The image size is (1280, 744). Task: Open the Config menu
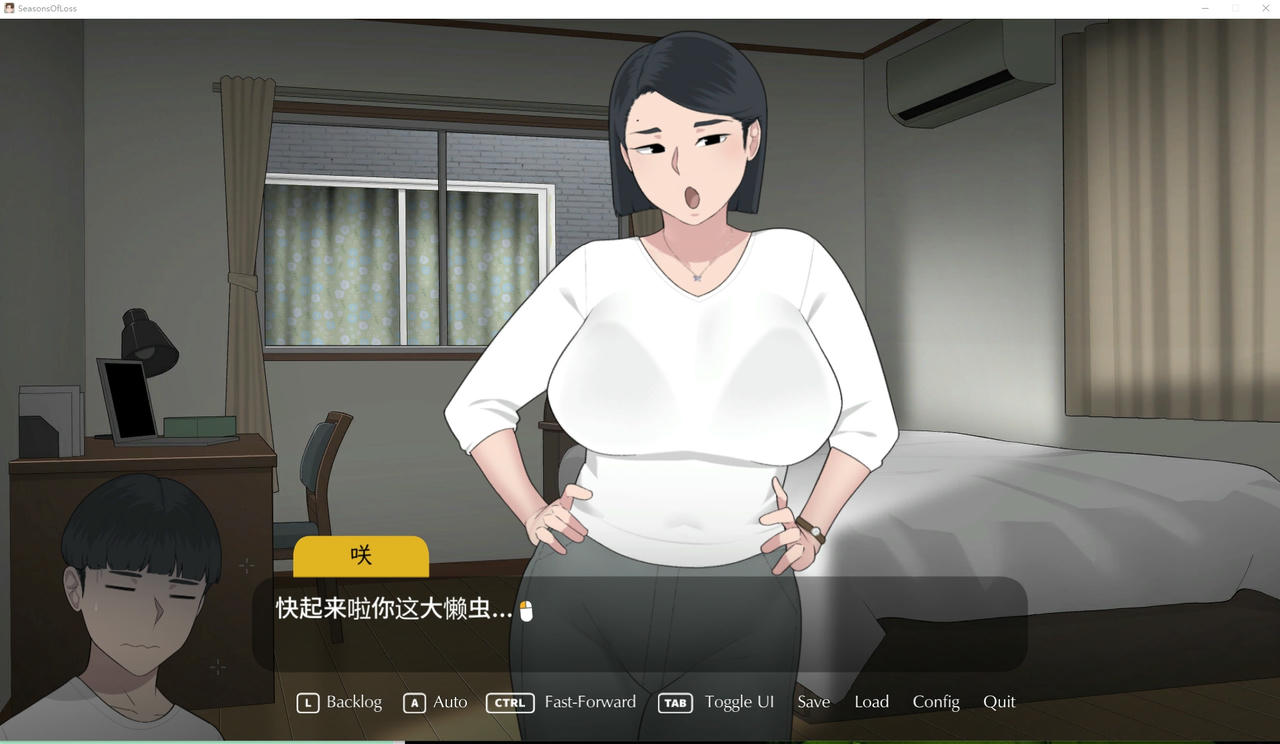tap(936, 702)
